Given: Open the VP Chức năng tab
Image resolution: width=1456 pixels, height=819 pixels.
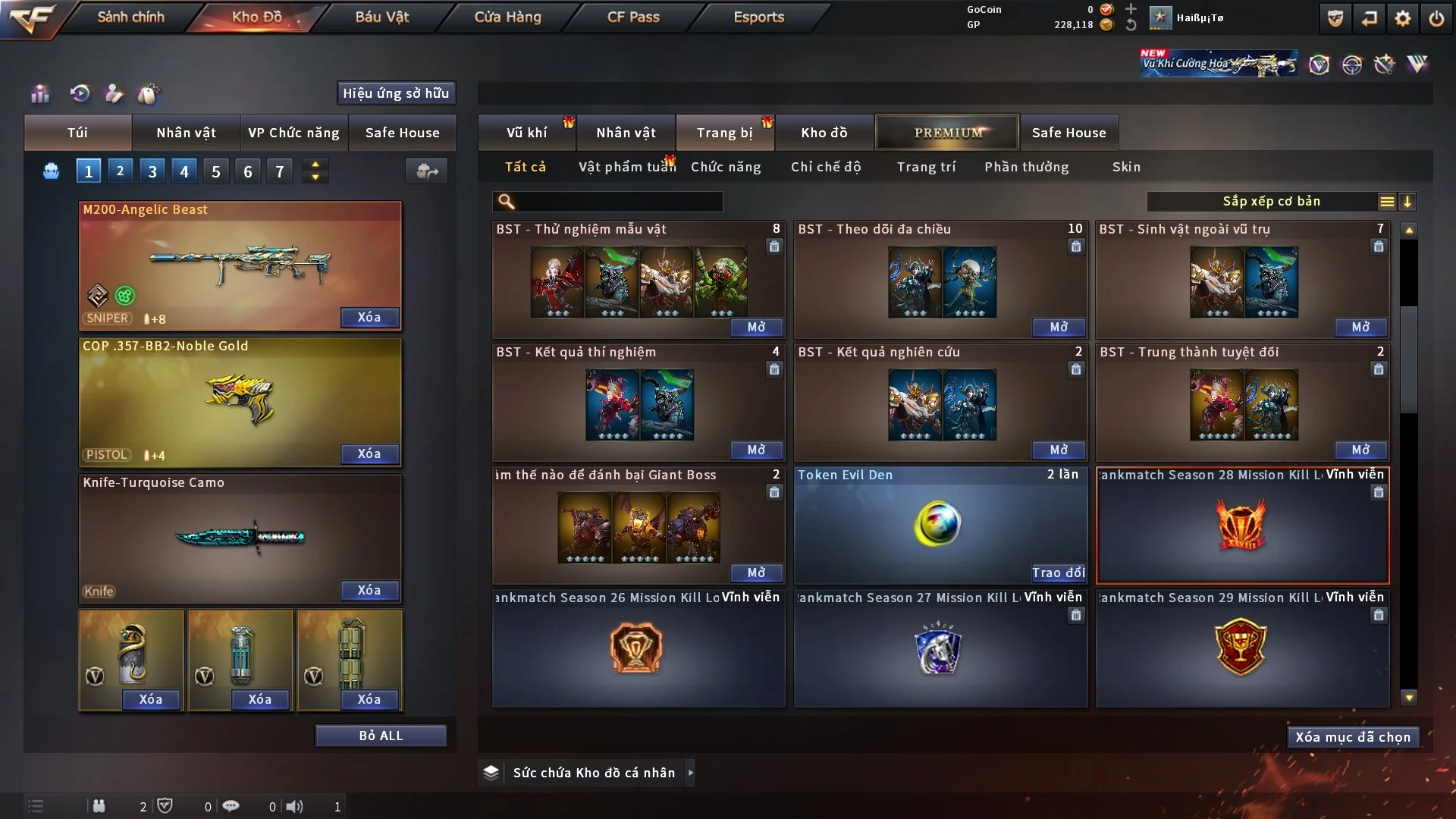Looking at the screenshot, I should pyautogui.click(x=293, y=133).
